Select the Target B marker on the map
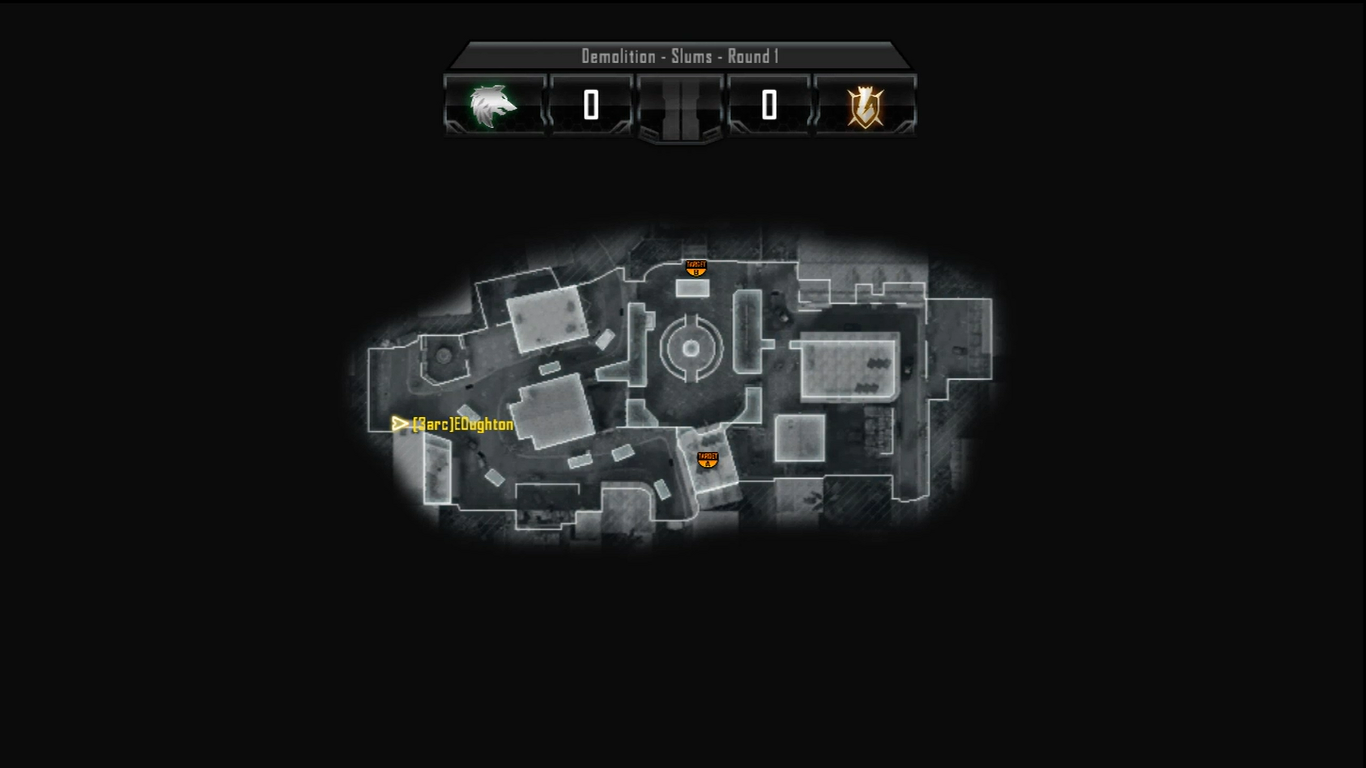Screen dimensions: 1366x768 click(x=696, y=268)
